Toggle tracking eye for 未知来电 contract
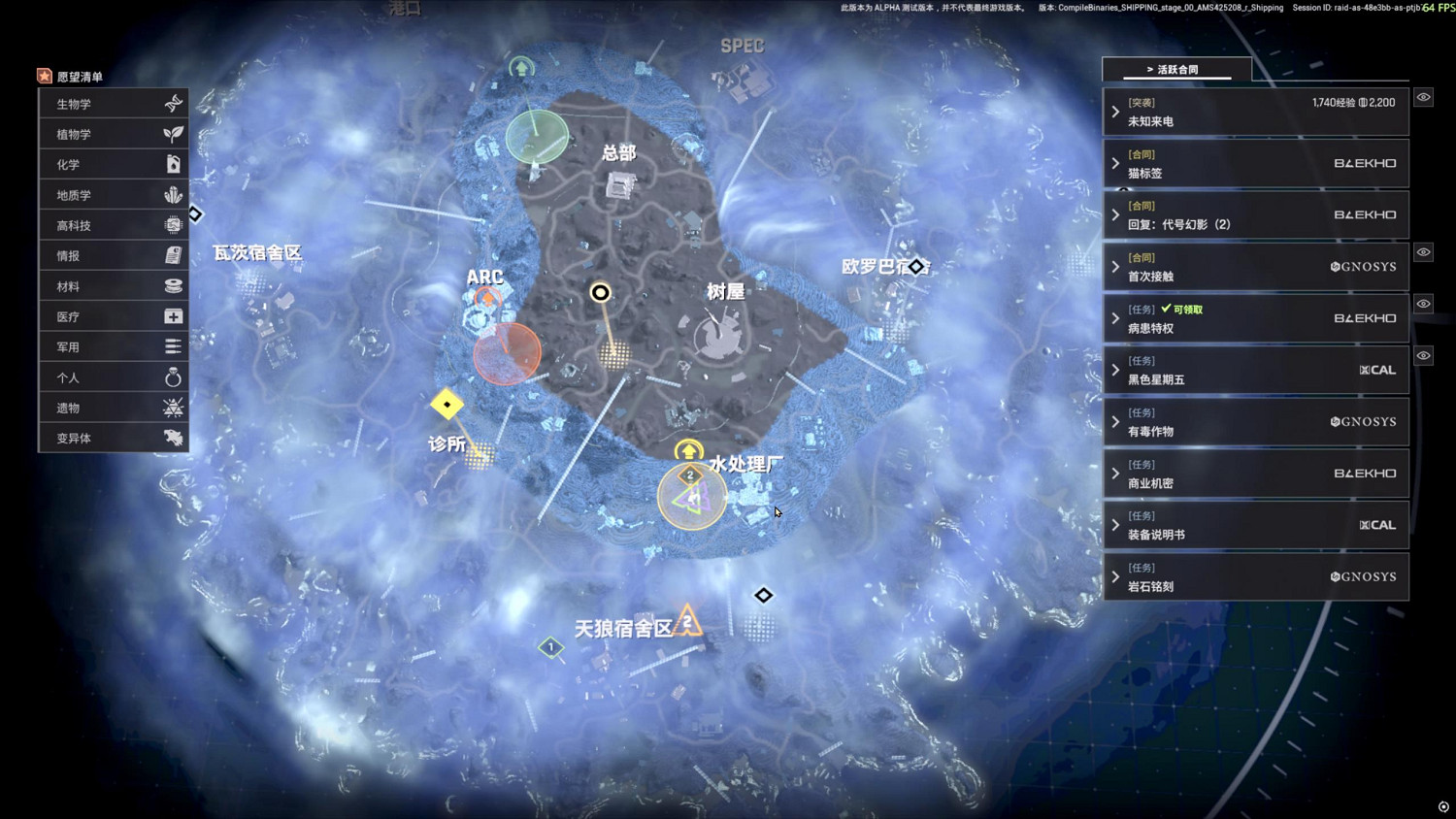Viewport: 1456px width, 819px height. (x=1423, y=97)
